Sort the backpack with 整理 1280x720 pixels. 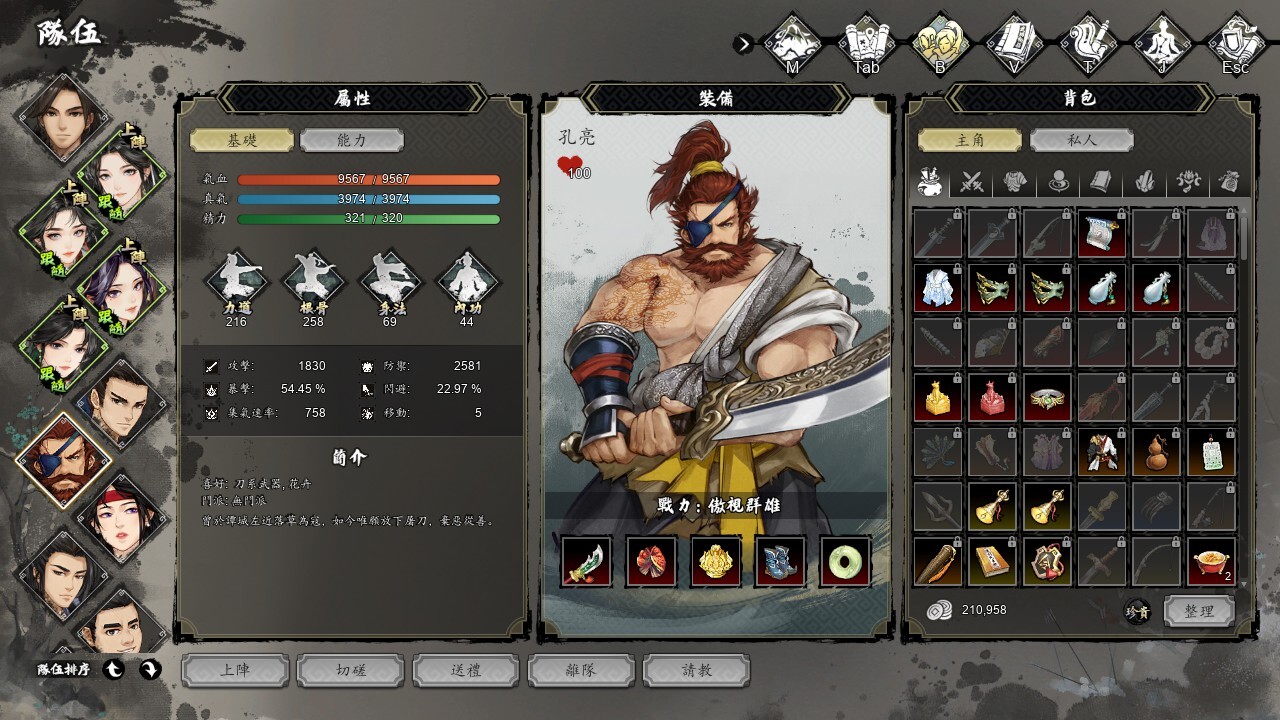pyautogui.click(x=1199, y=611)
